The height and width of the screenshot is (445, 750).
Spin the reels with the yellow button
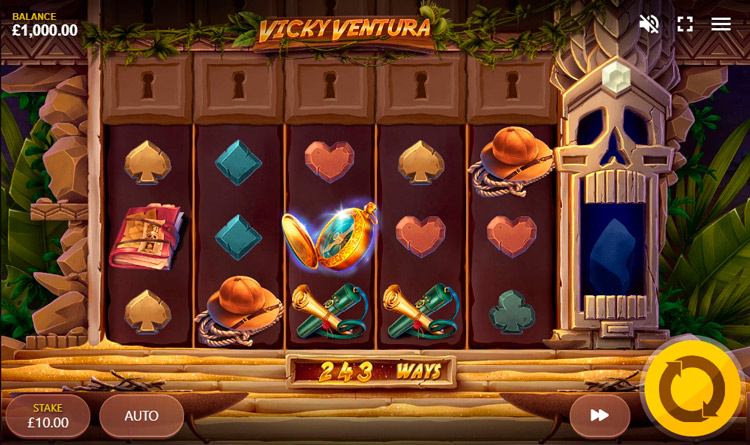pos(692,389)
